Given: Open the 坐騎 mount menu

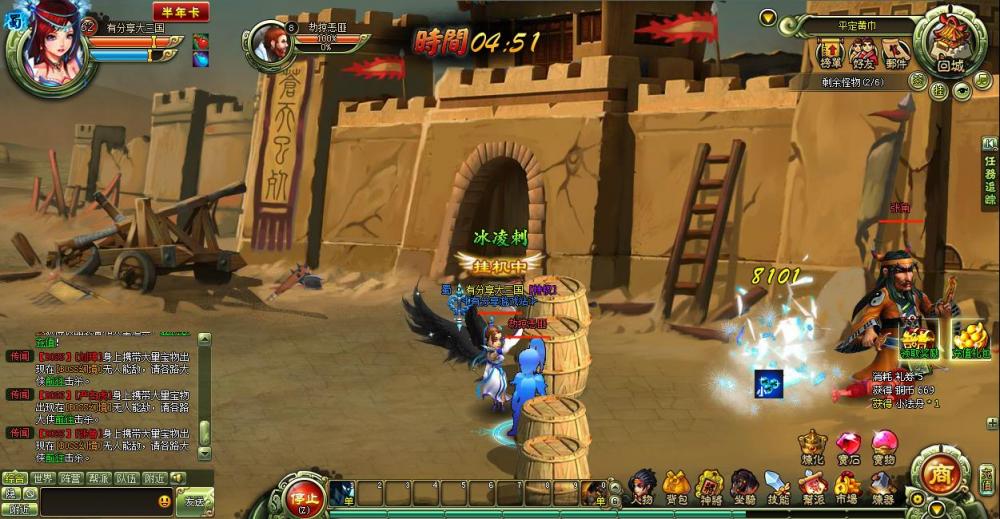Looking at the screenshot, I should [743, 486].
